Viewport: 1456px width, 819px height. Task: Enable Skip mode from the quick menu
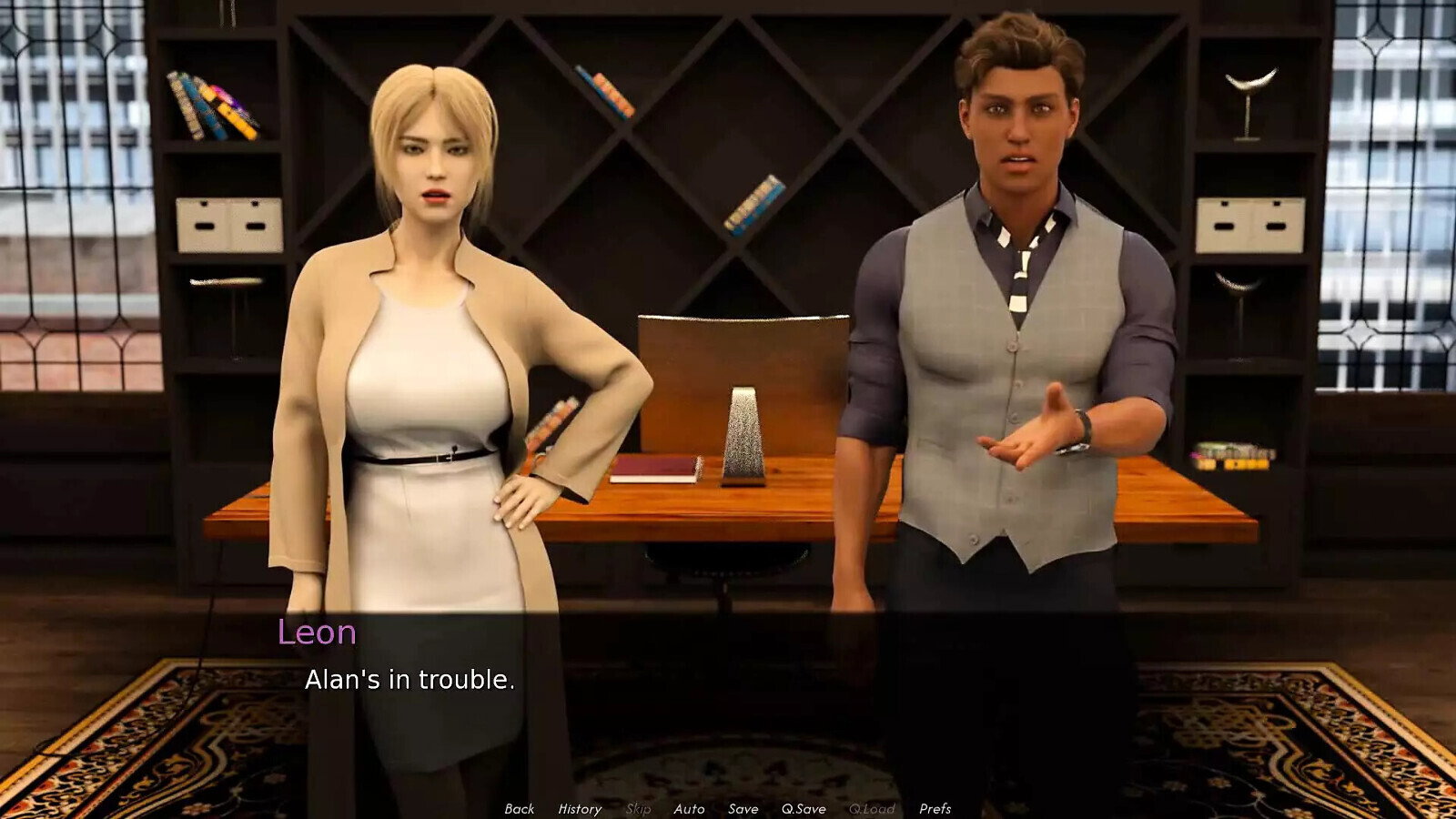[637, 808]
